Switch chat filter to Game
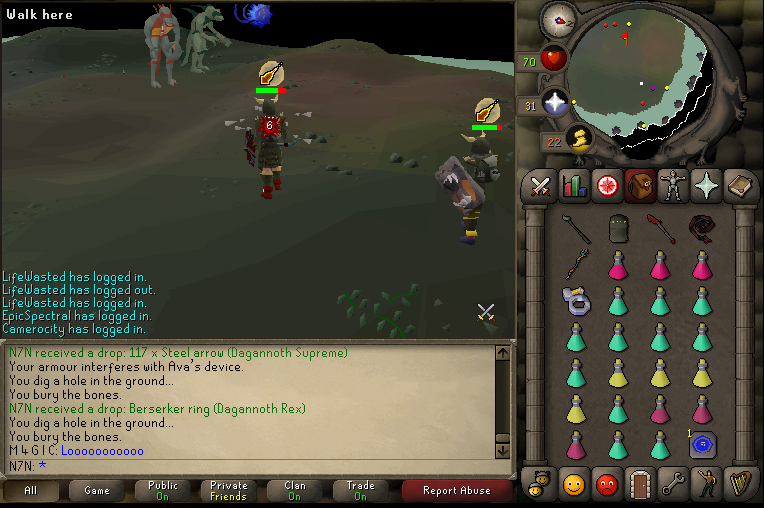The width and height of the screenshot is (765, 508). 97,490
